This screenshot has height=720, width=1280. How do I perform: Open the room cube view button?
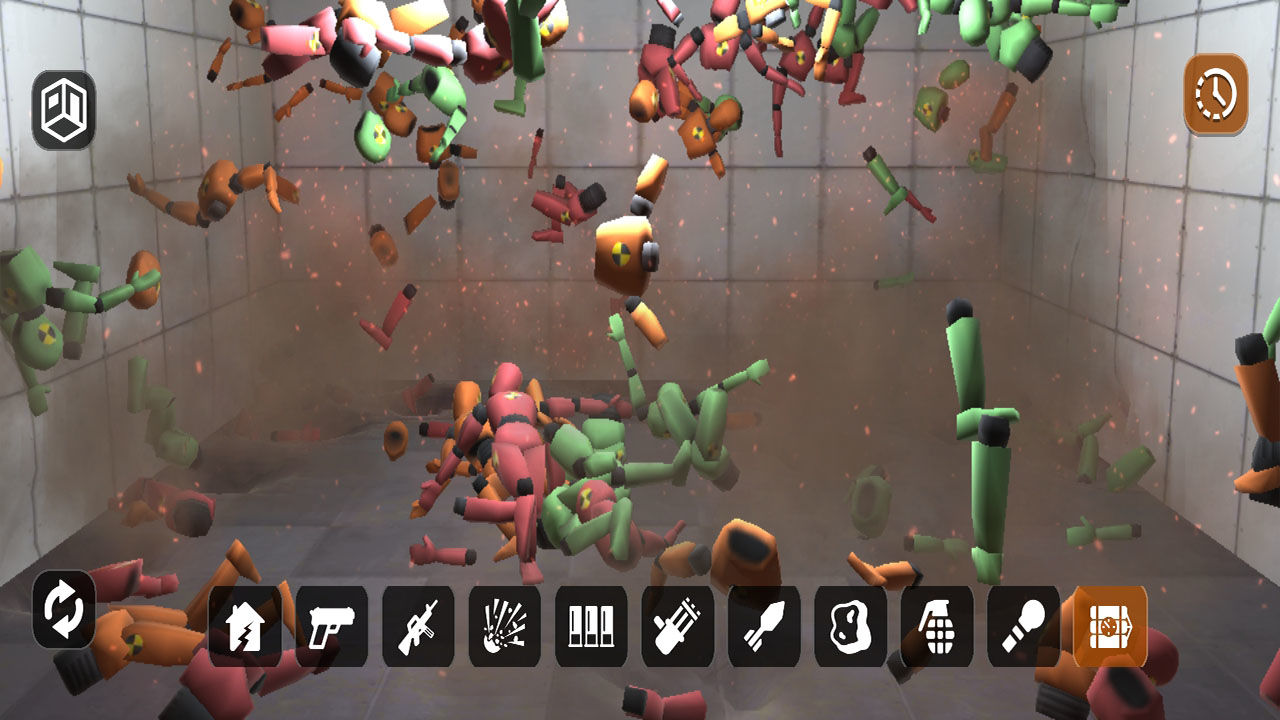(x=64, y=110)
